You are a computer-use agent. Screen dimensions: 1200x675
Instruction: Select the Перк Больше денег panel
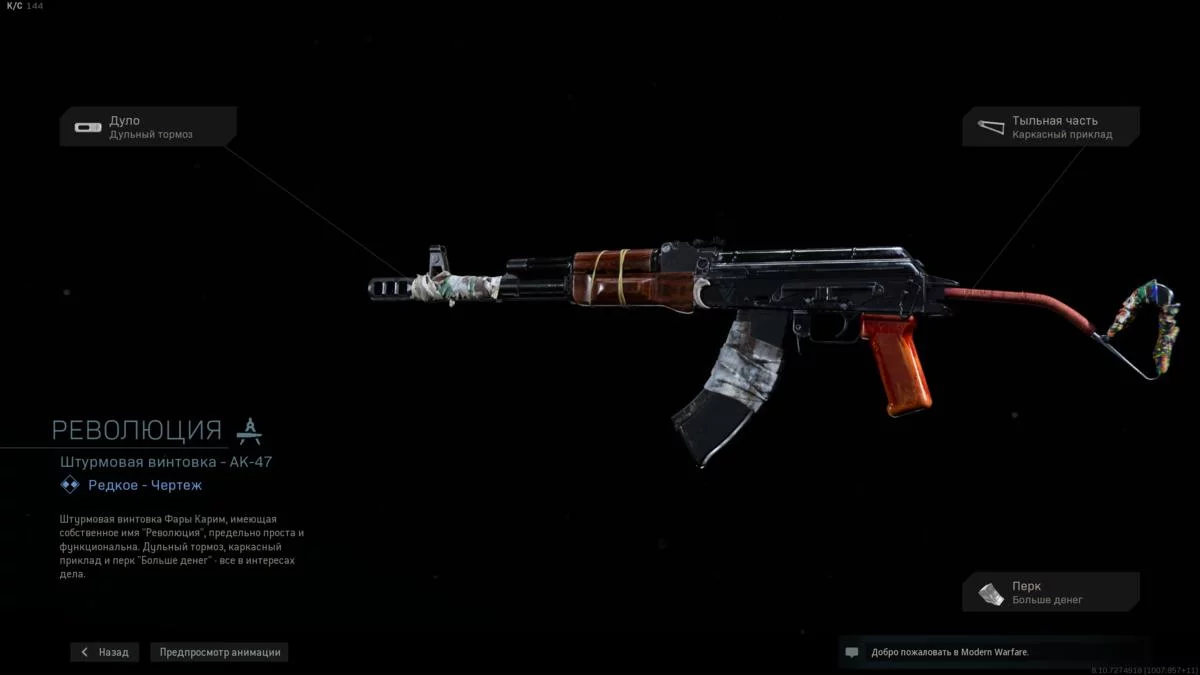tap(1051, 593)
